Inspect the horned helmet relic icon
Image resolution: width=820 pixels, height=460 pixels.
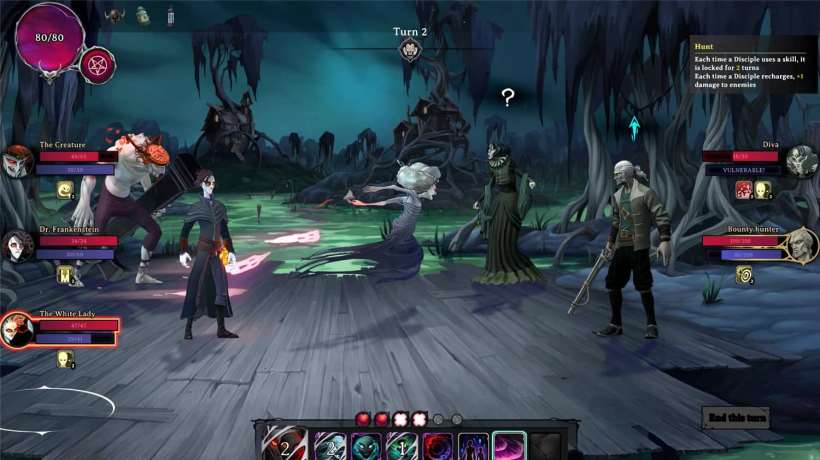click(x=115, y=16)
